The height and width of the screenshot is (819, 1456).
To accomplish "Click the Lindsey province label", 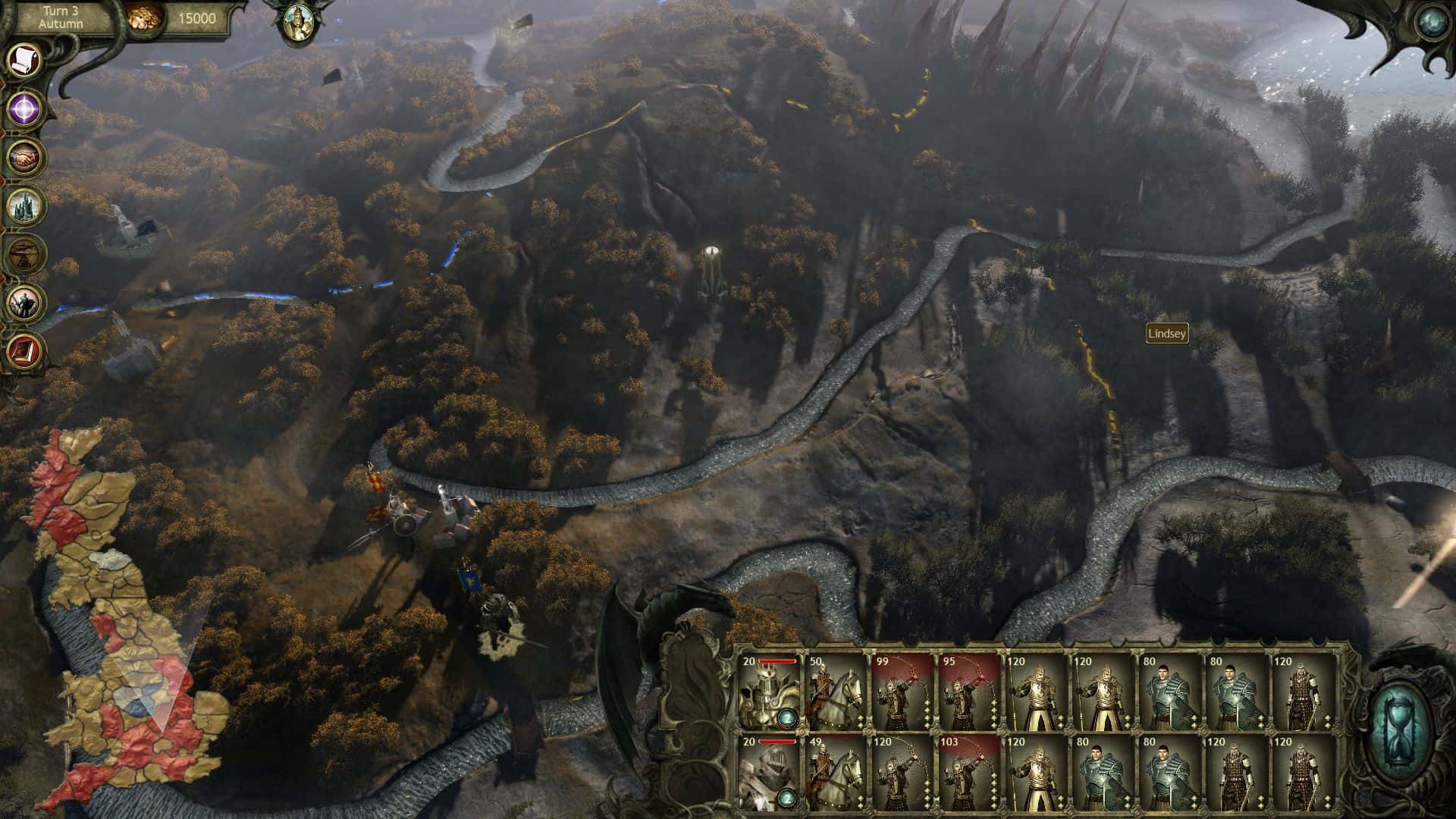I will (x=1169, y=332).
